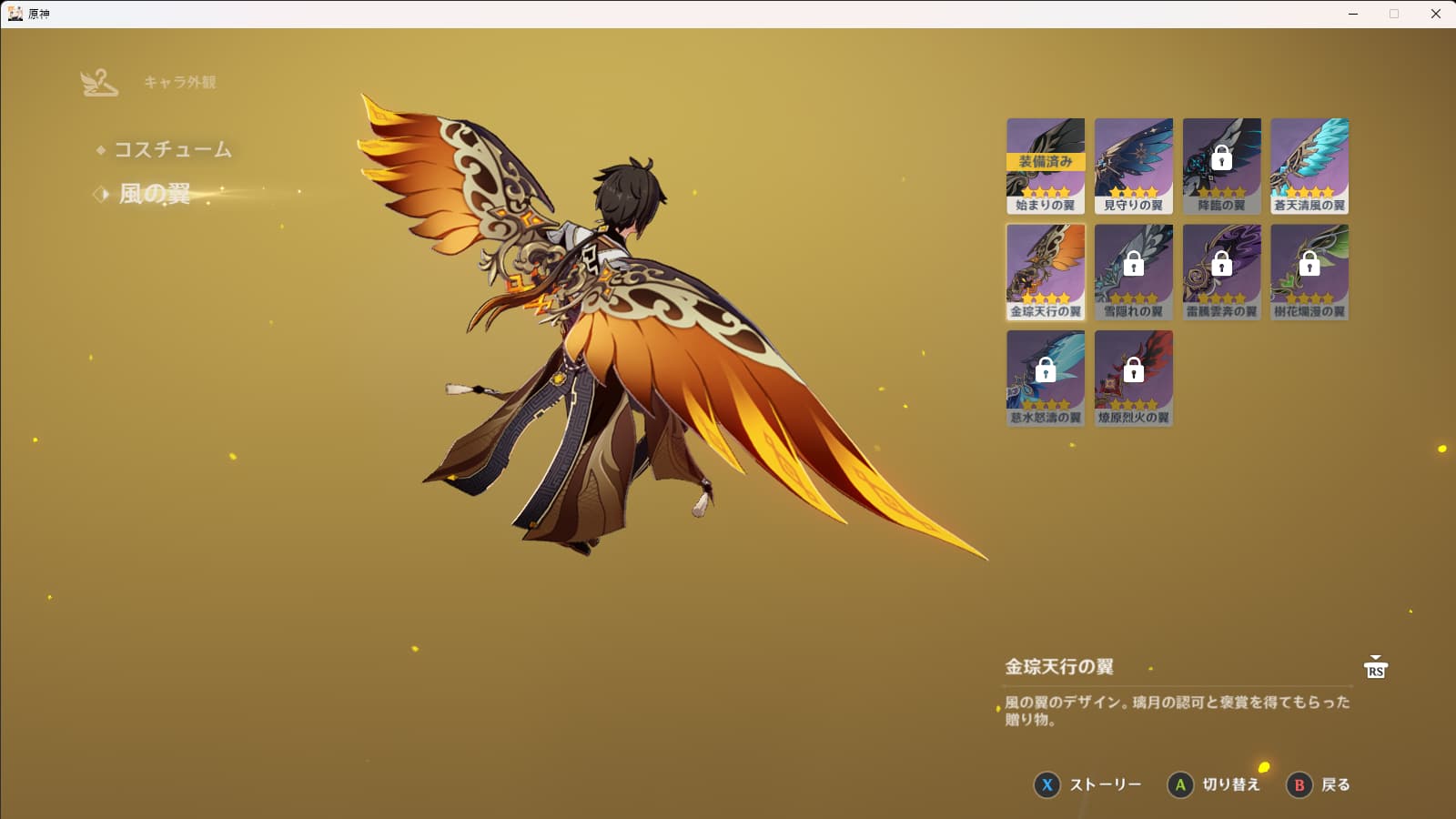This screenshot has height=819, width=1456.
Task: Click the 切り替え switch button
Action: (x=1214, y=784)
